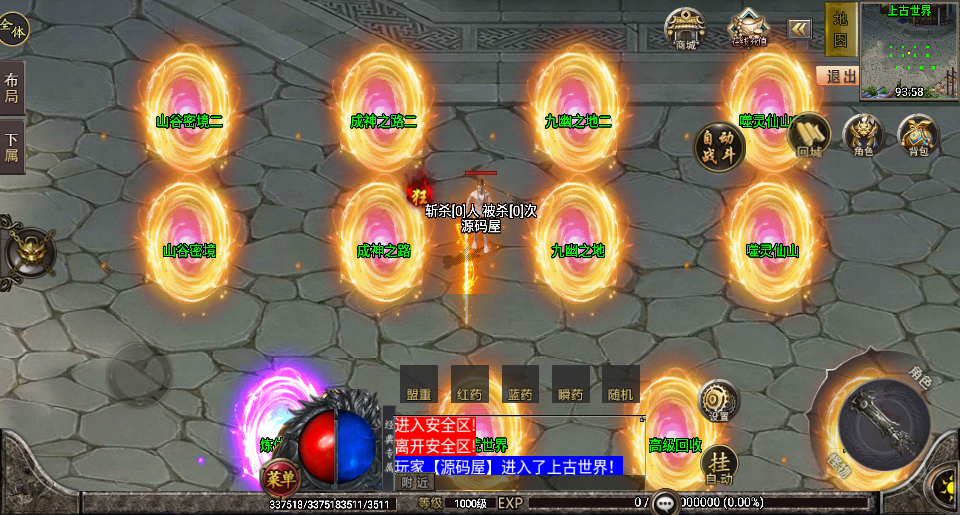This screenshot has width=960, height=515.
Task: Click the 上古世界 minimap
Action: 909,50
